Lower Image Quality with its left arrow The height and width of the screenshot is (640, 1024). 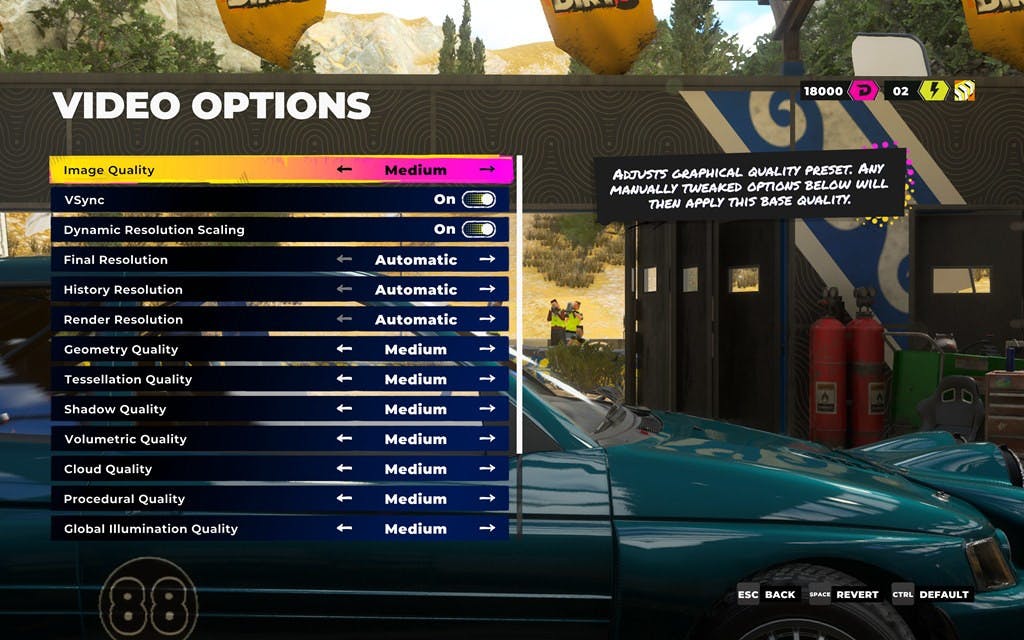pos(344,170)
